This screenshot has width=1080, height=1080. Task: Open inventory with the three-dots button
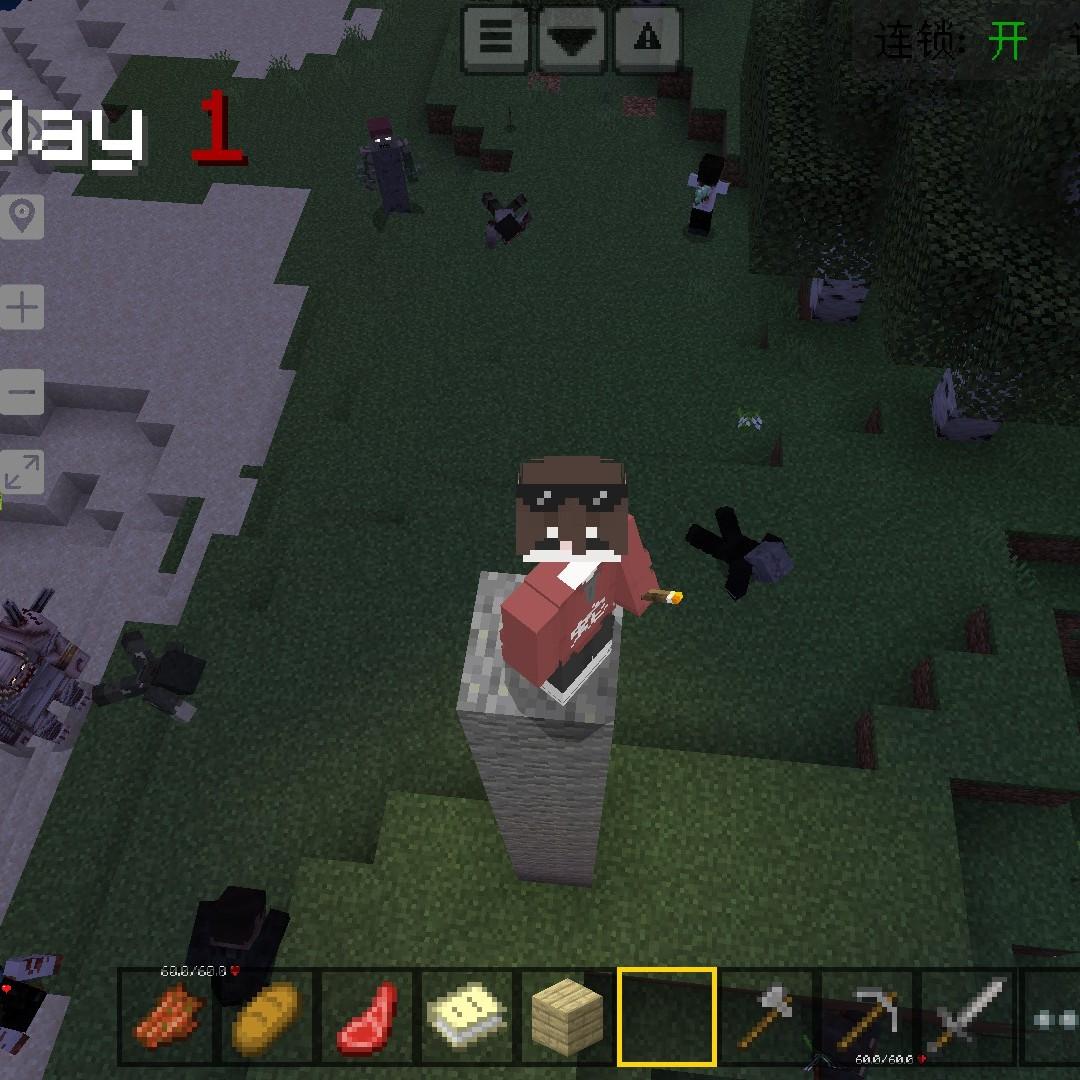tap(1052, 1016)
